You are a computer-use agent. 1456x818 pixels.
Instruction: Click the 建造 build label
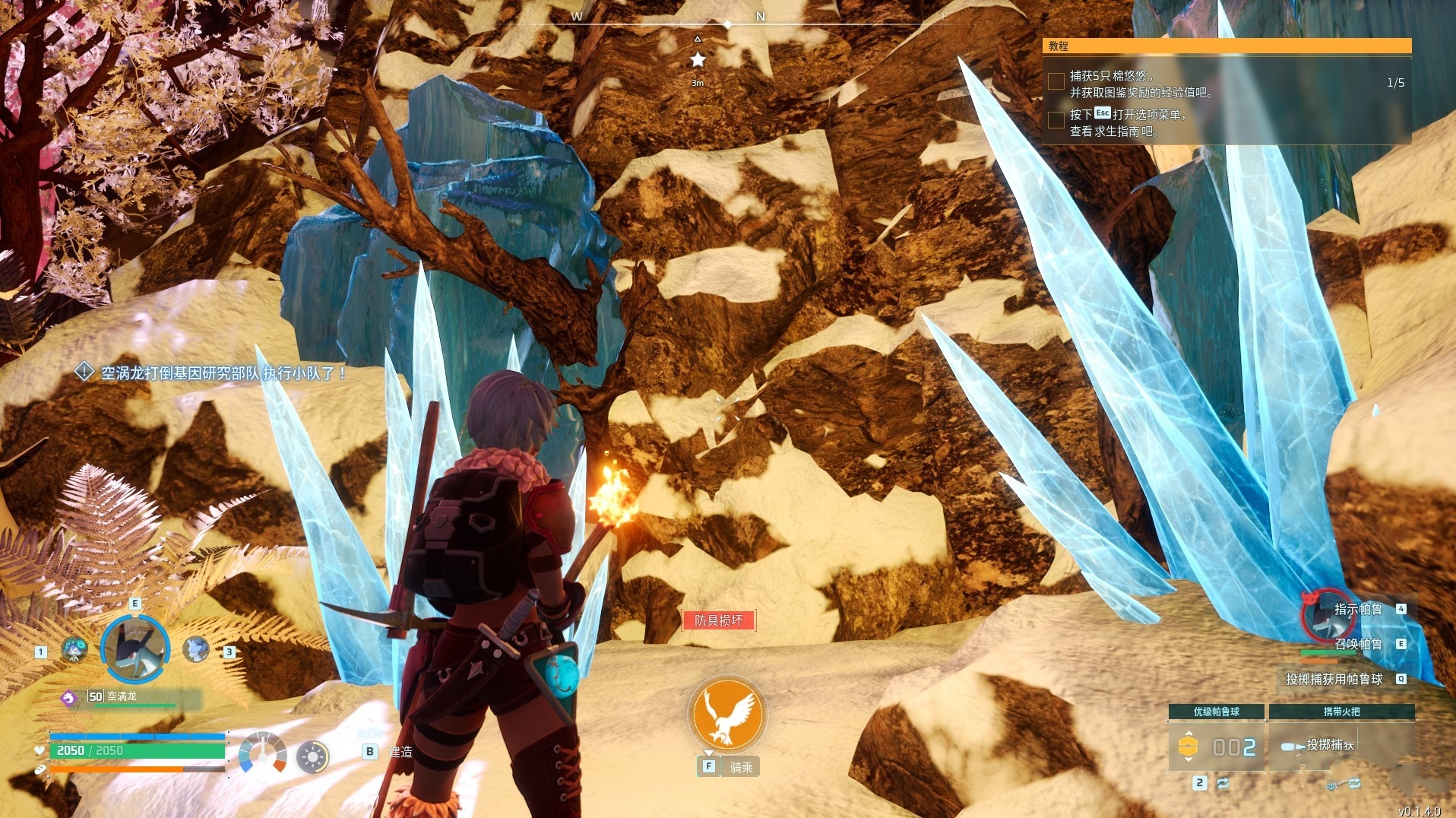400,752
